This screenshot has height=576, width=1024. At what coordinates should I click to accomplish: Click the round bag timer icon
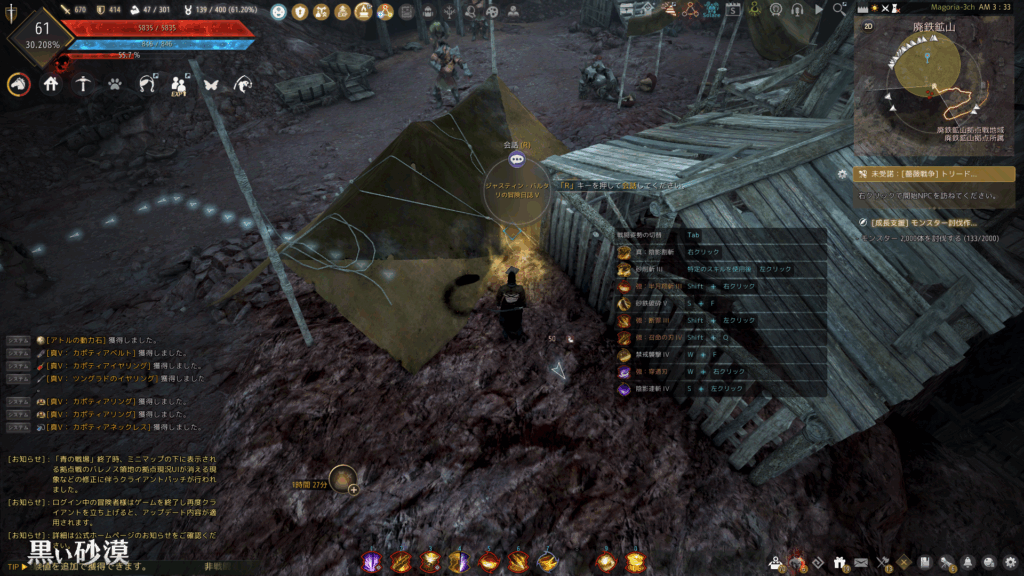[343, 479]
